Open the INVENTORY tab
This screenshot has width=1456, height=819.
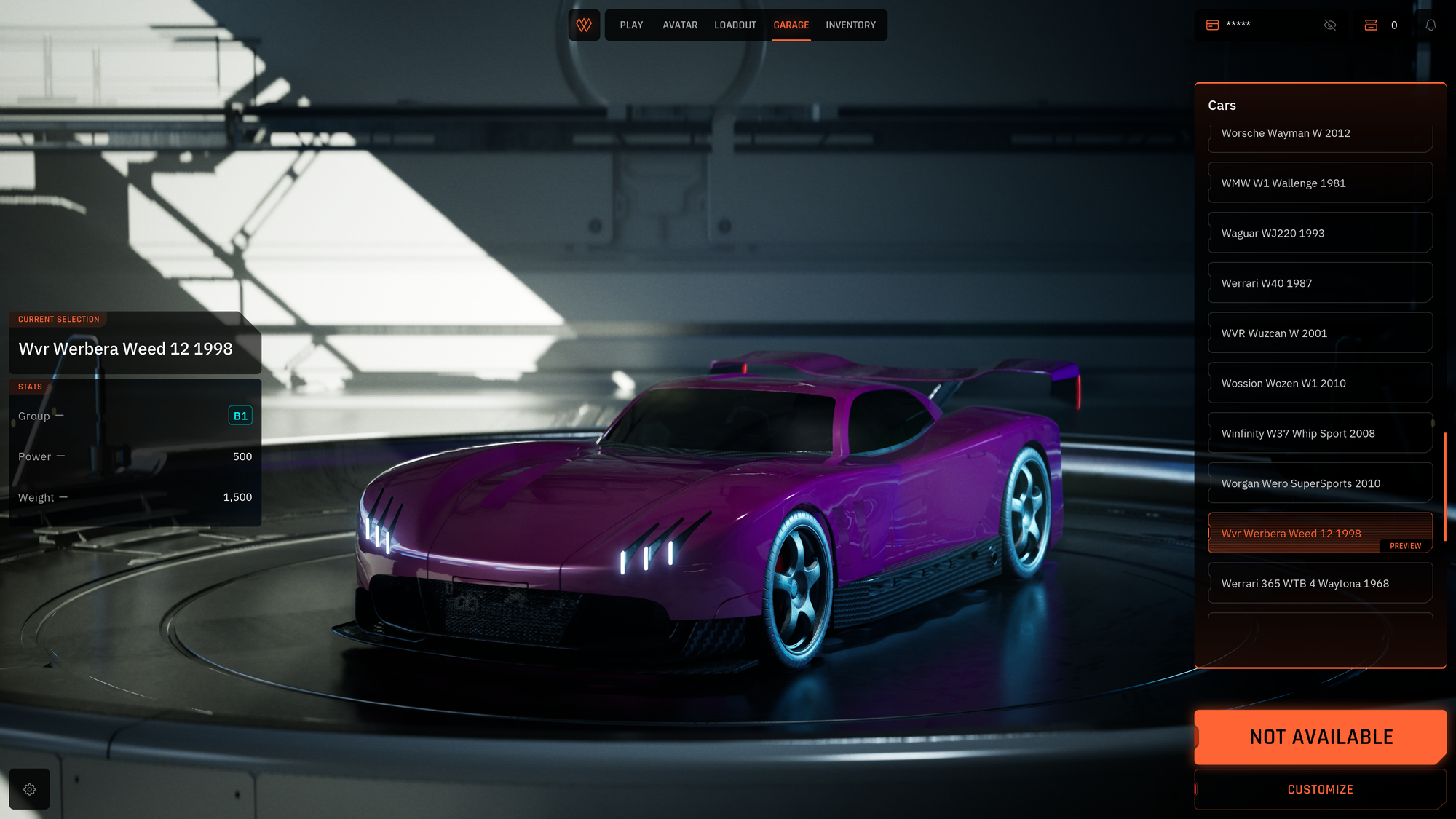tap(850, 25)
